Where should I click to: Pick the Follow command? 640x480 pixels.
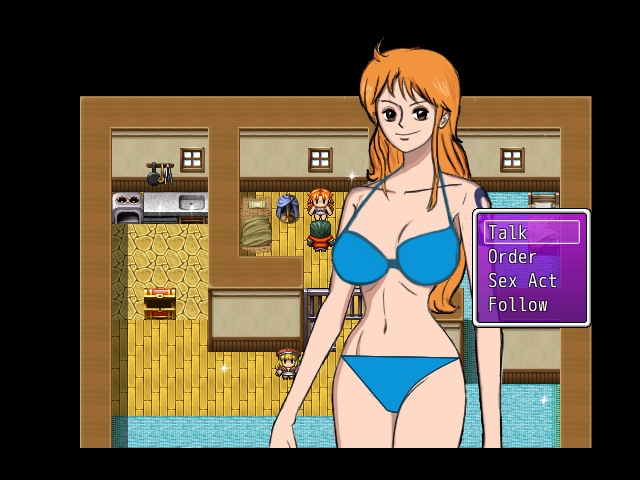pyautogui.click(x=531, y=305)
